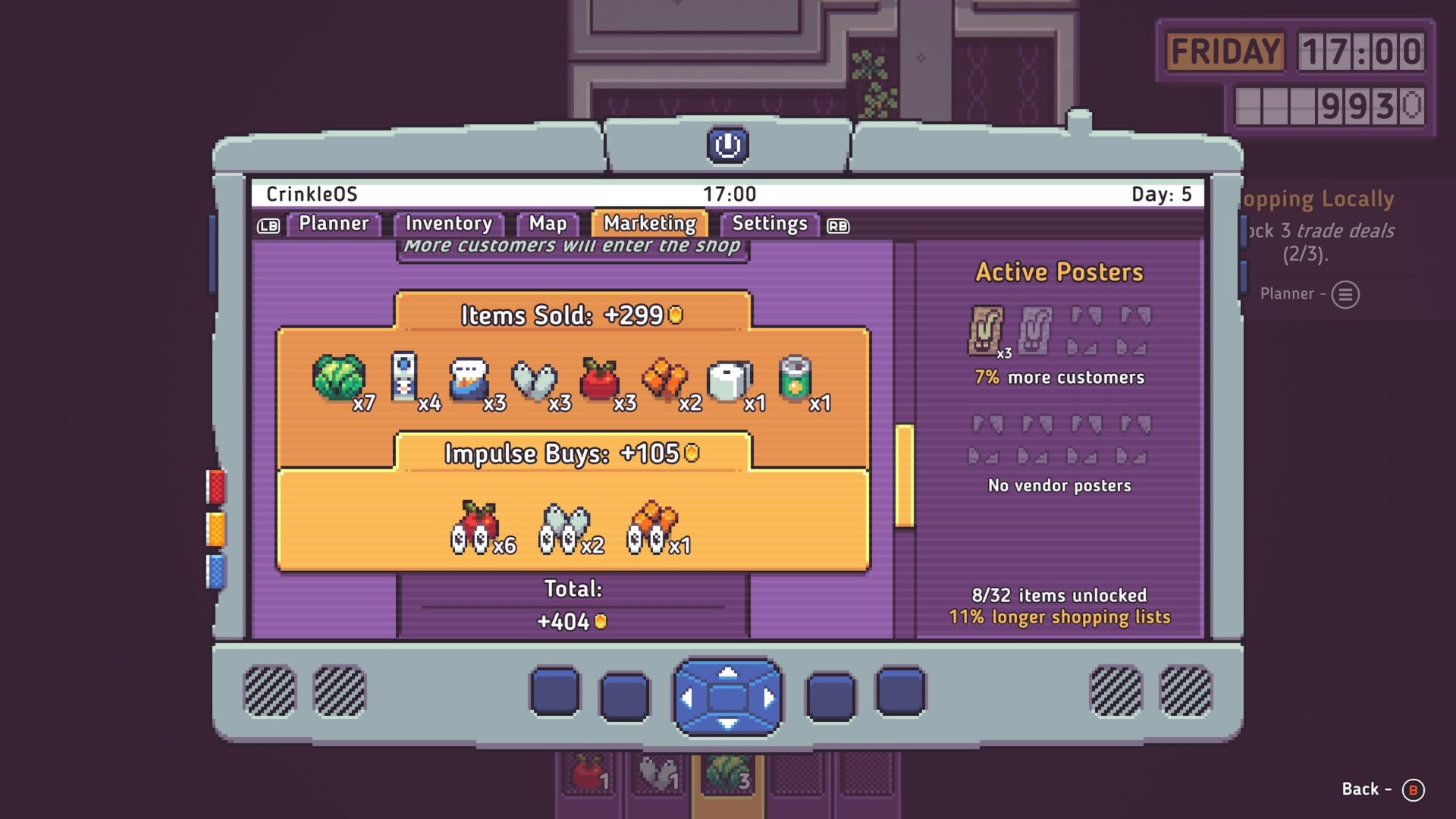Open the Settings tab

pyautogui.click(x=769, y=224)
